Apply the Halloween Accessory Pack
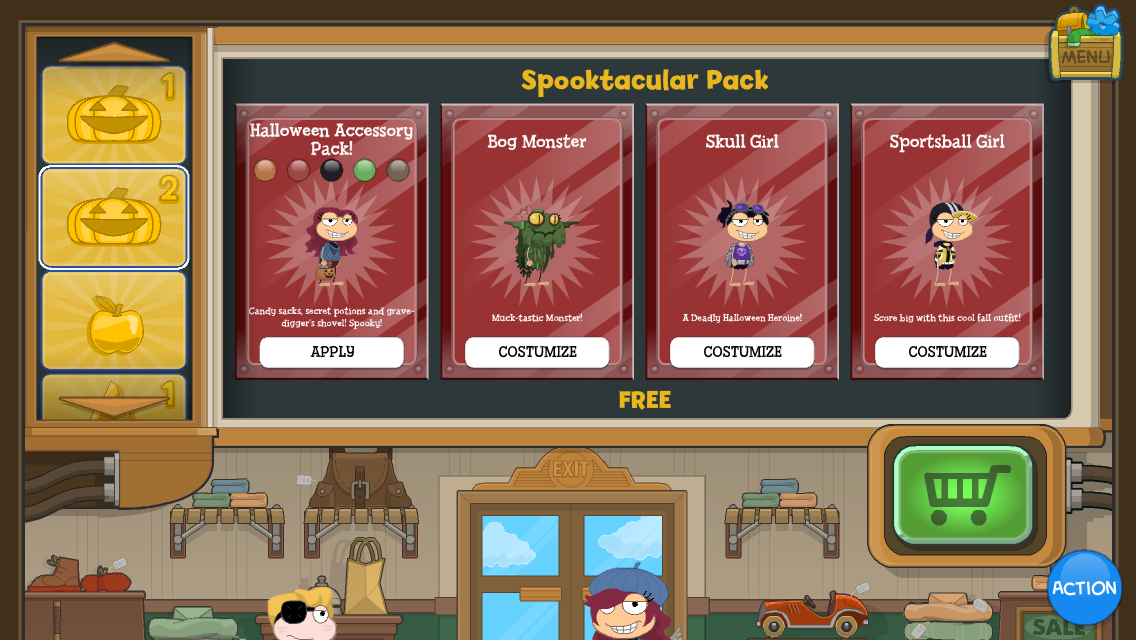Image resolution: width=1136 pixels, height=640 pixels. [332, 352]
